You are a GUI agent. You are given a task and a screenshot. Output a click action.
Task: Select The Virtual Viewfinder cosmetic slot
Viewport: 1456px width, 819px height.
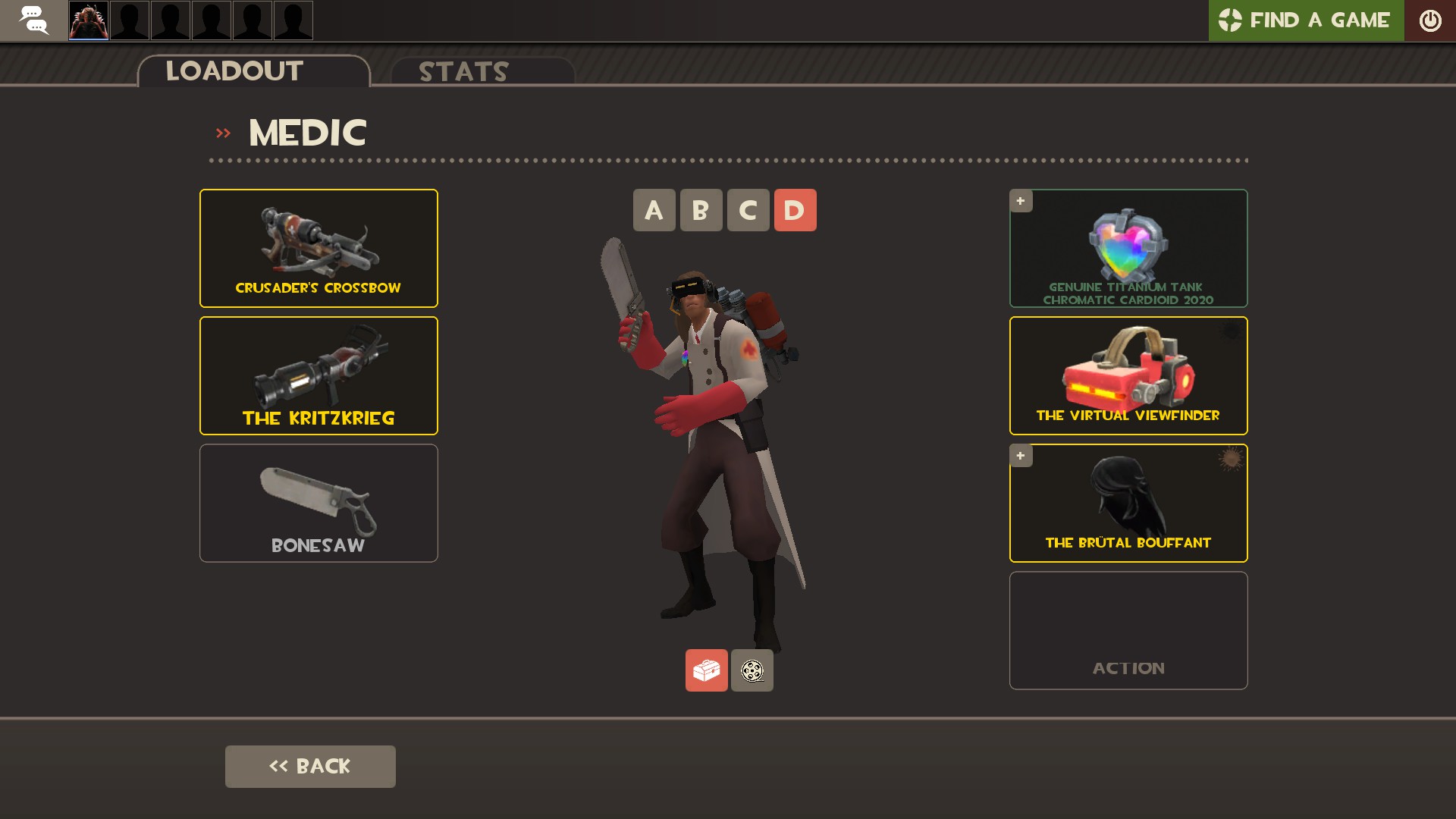point(1128,375)
